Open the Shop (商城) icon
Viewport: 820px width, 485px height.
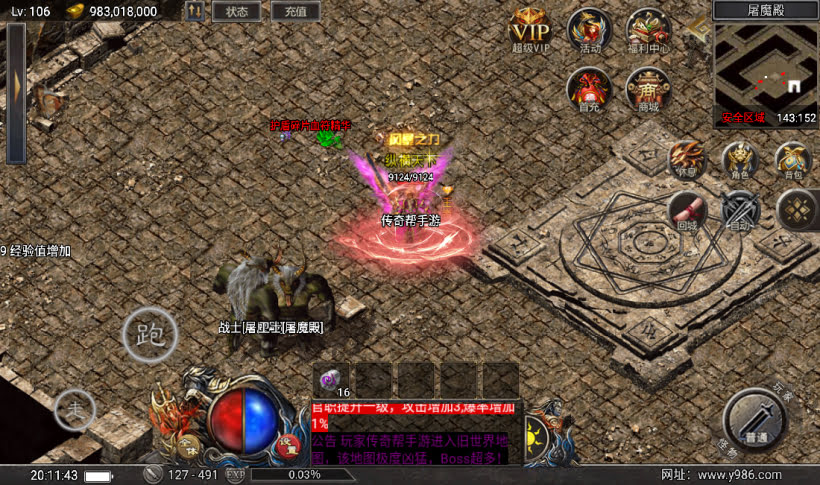pos(647,88)
